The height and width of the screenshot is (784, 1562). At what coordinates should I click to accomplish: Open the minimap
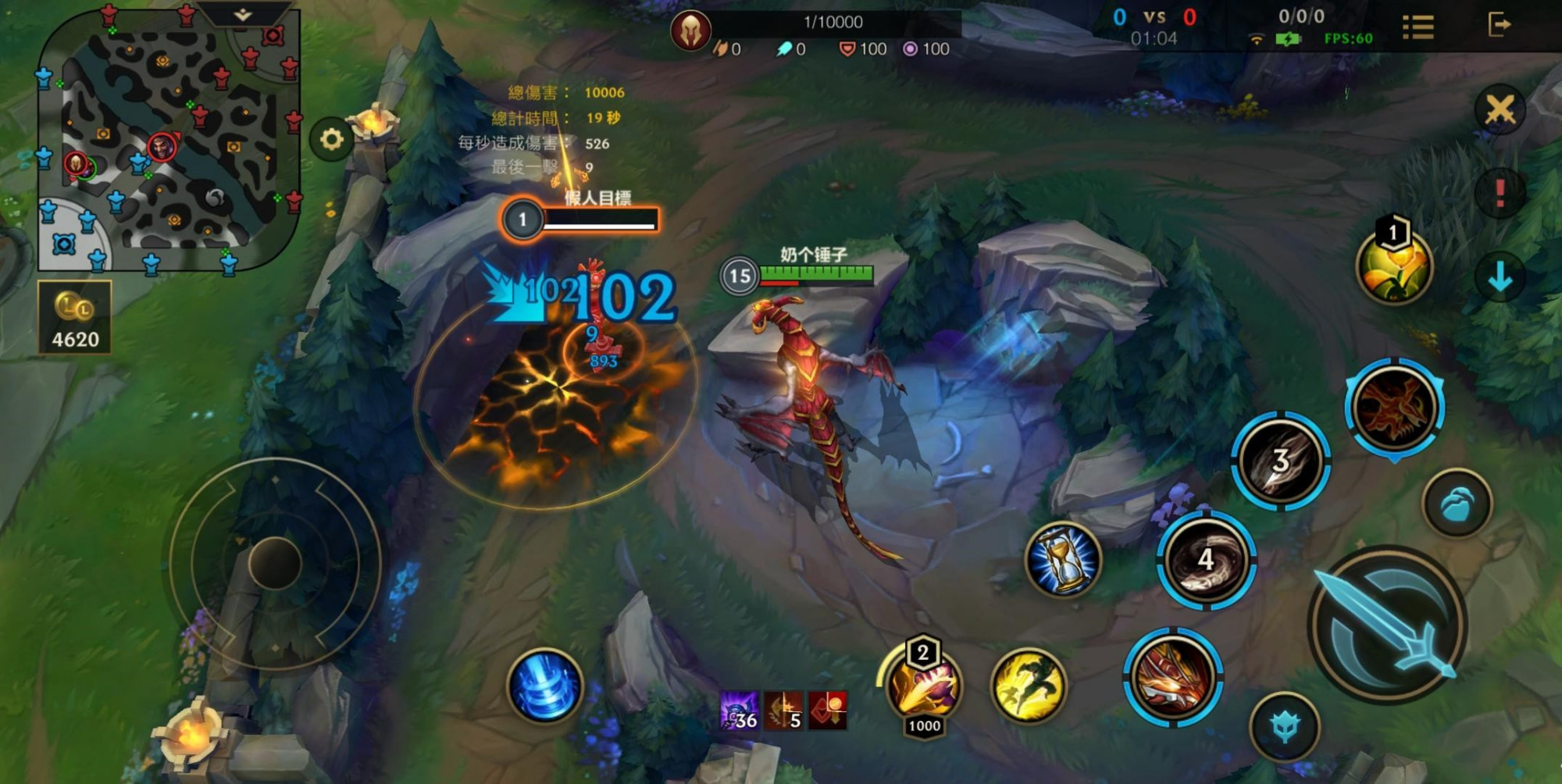point(168,141)
